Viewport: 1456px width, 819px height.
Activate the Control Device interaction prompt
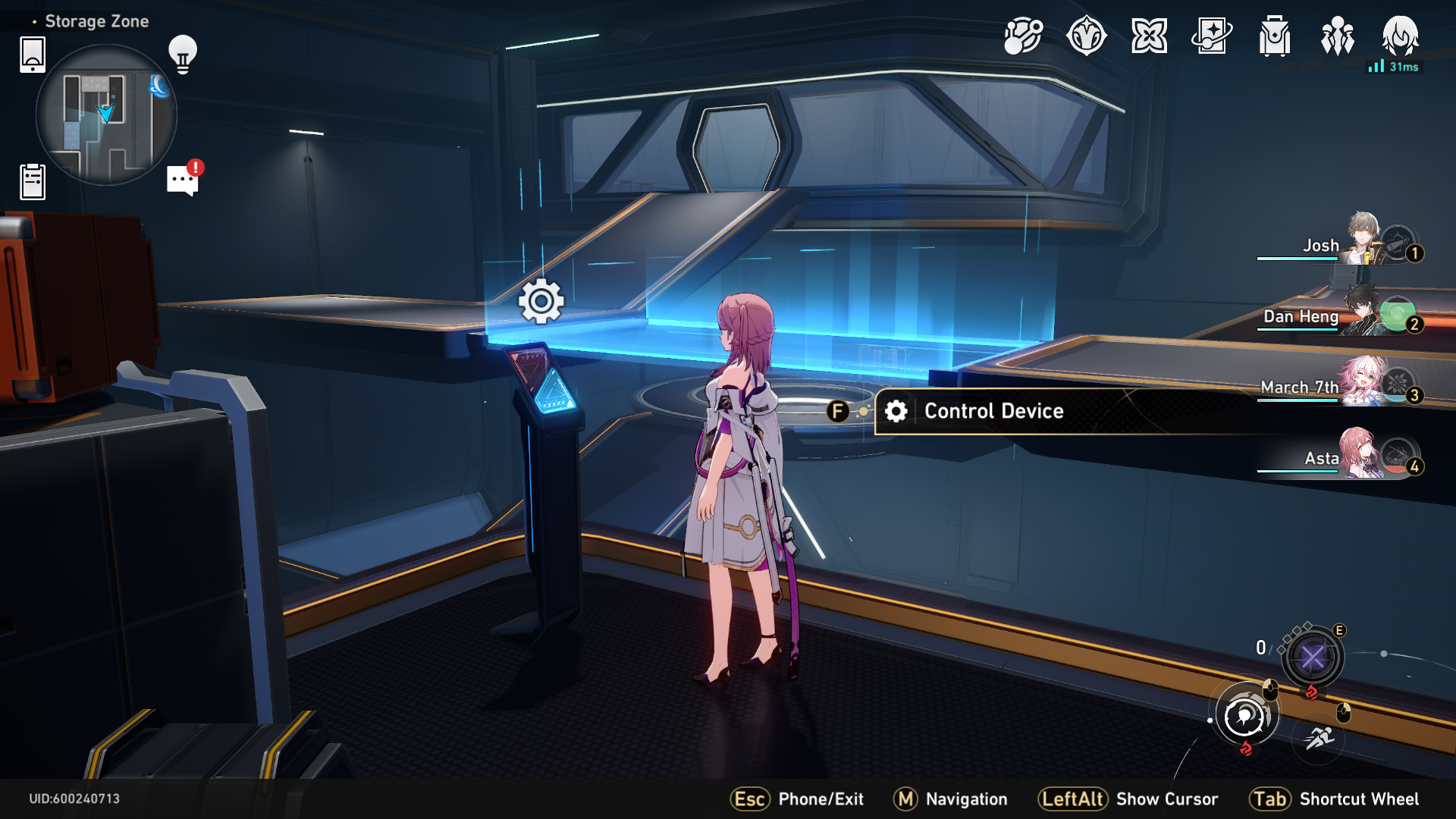(x=992, y=411)
